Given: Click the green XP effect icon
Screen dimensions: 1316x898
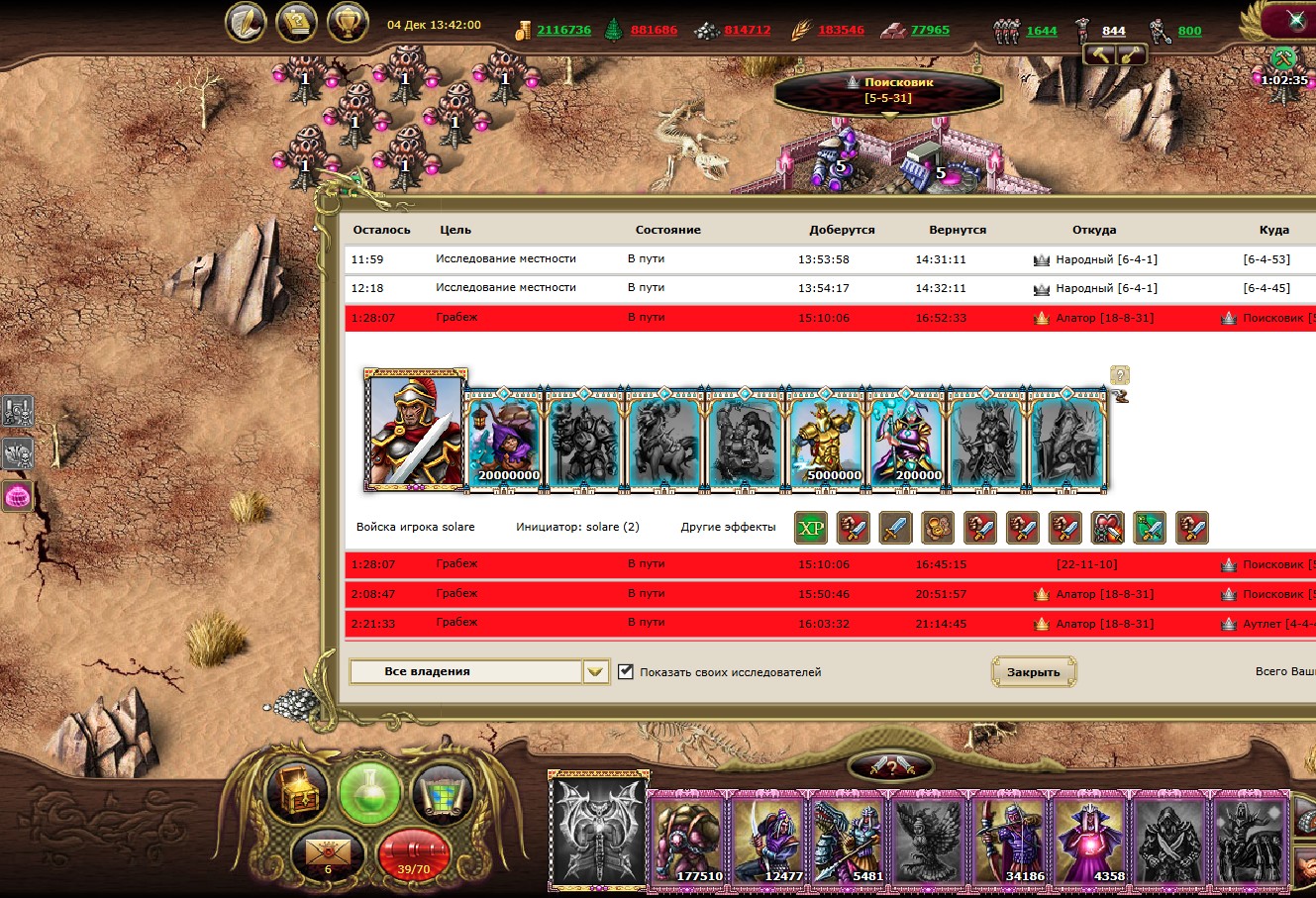Looking at the screenshot, I should [x=811, y=528].
